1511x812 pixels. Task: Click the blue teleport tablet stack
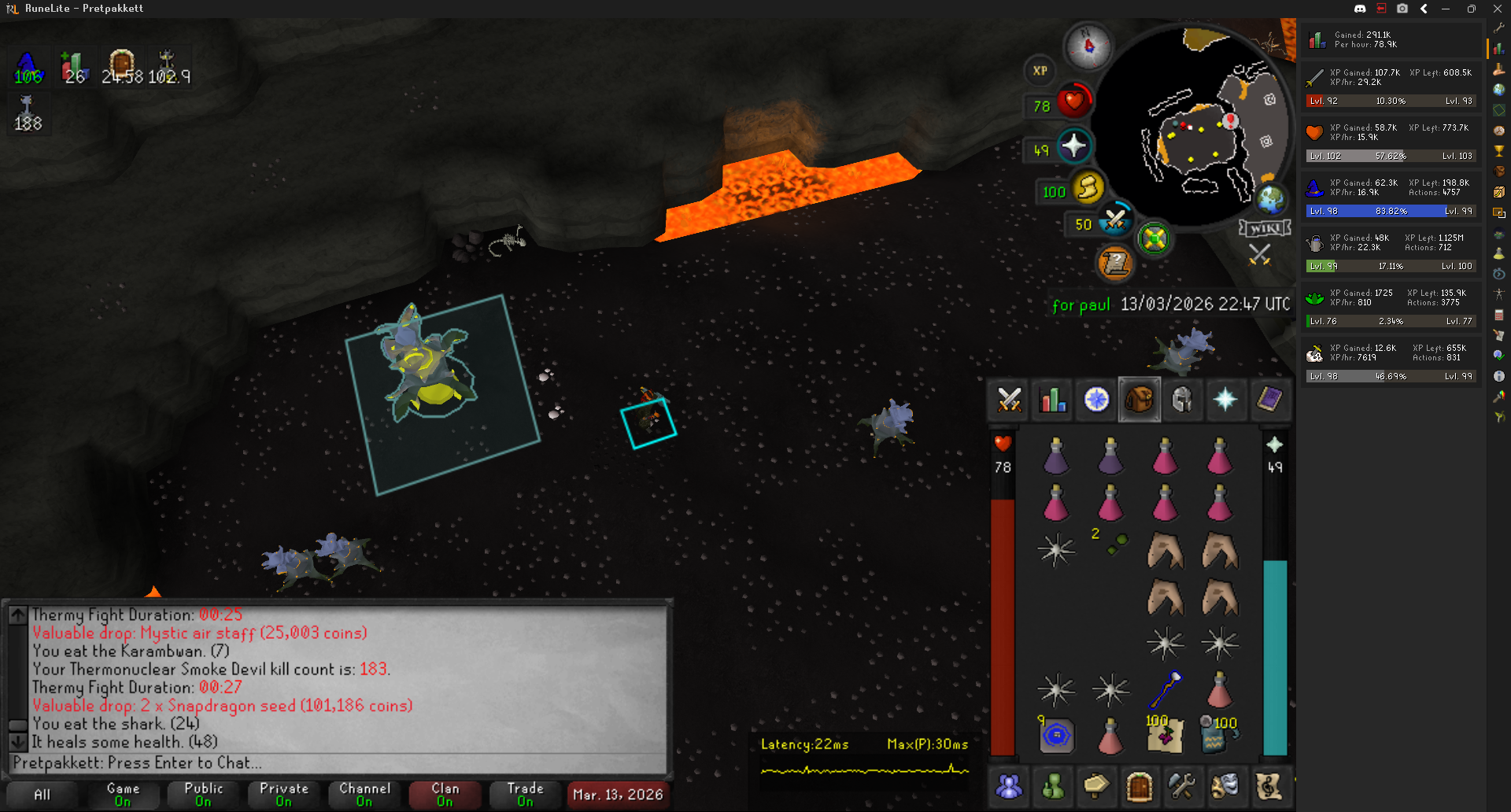pos(1056,736)
